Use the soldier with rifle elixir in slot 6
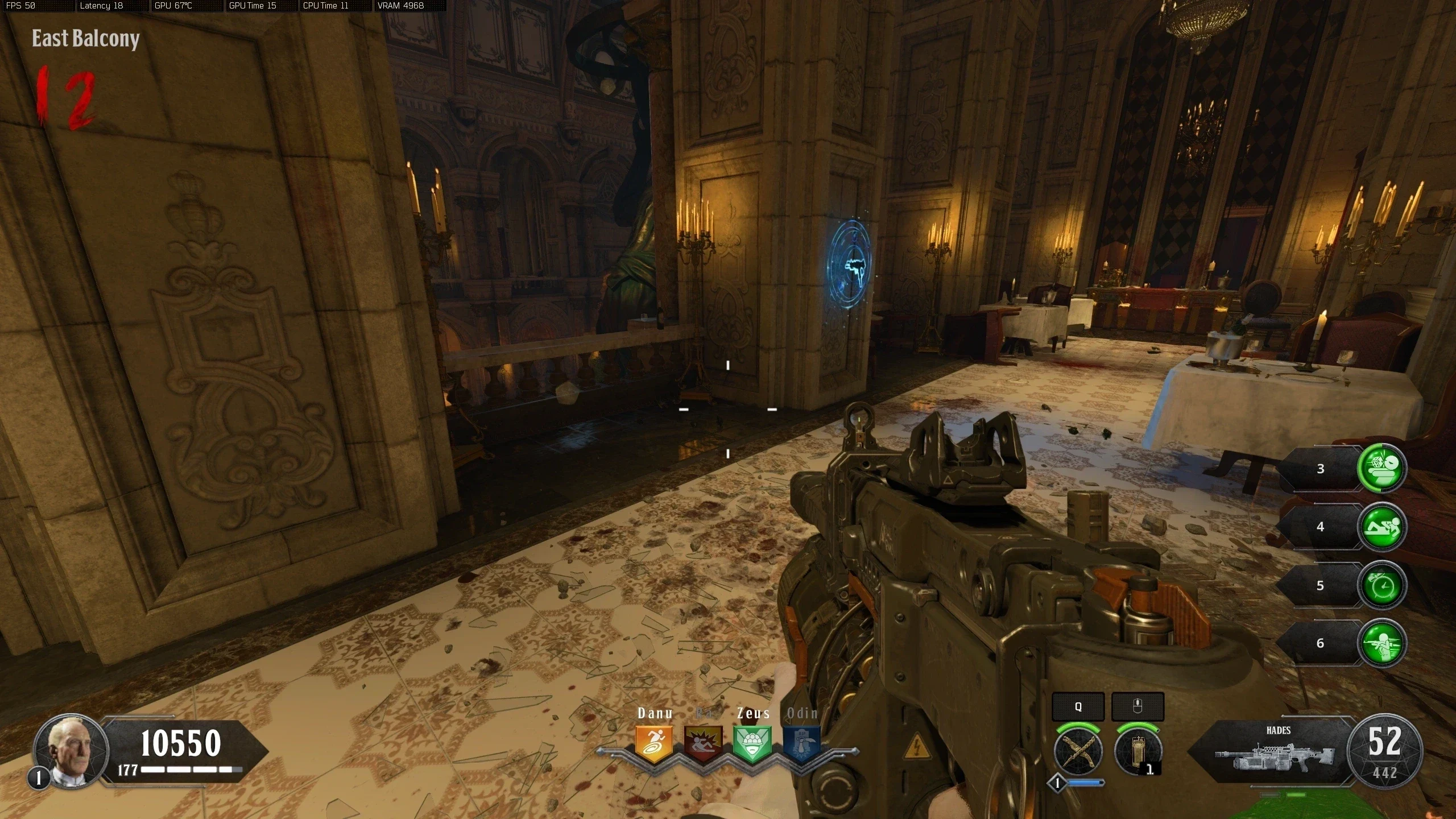 1381,643
